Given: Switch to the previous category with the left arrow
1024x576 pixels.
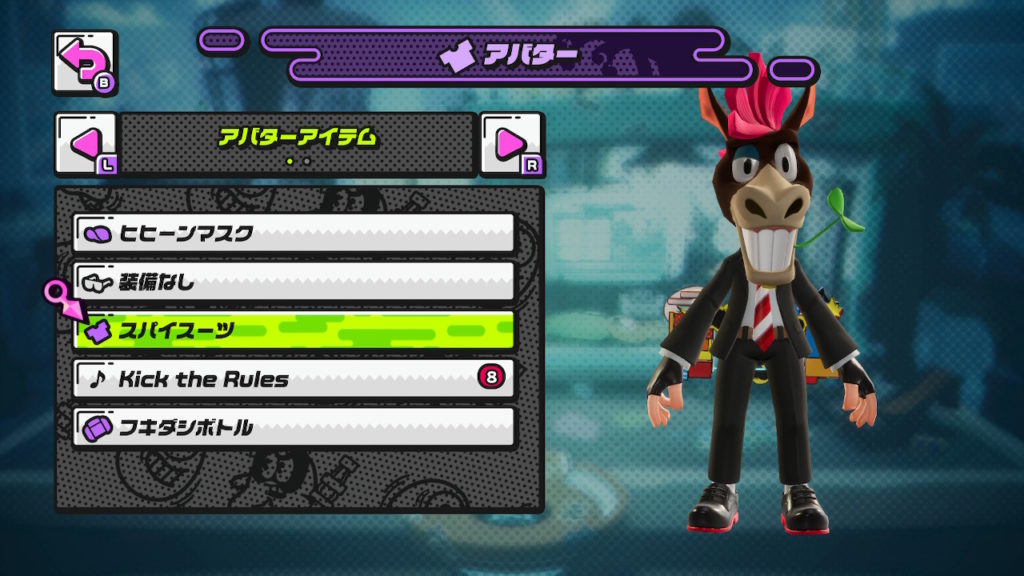Looking at the screenshot, I should 85,144.
